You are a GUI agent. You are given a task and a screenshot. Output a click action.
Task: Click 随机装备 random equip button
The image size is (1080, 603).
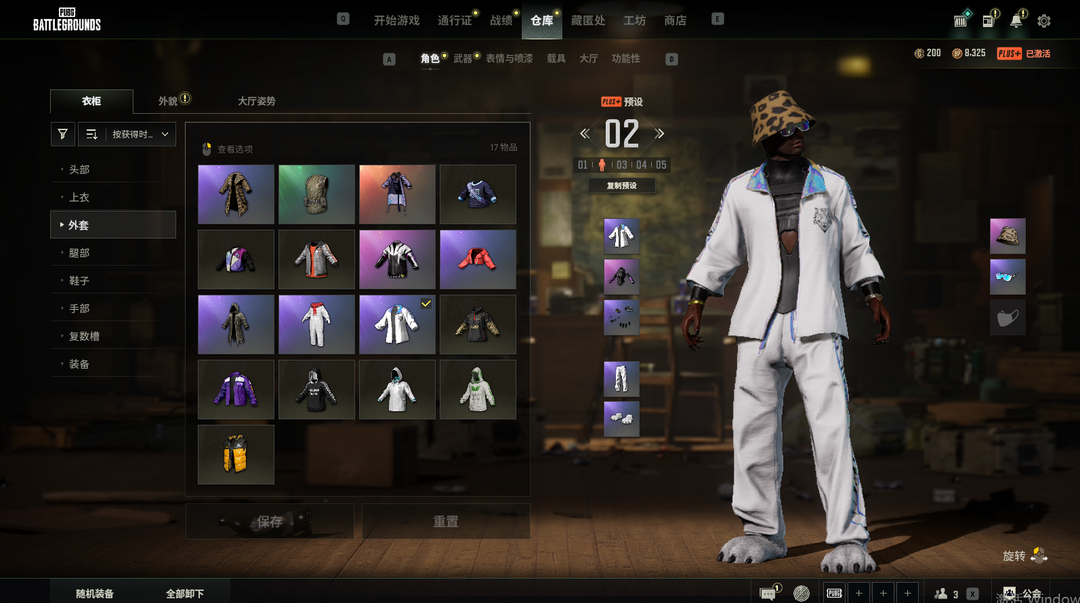click(95, 594)
